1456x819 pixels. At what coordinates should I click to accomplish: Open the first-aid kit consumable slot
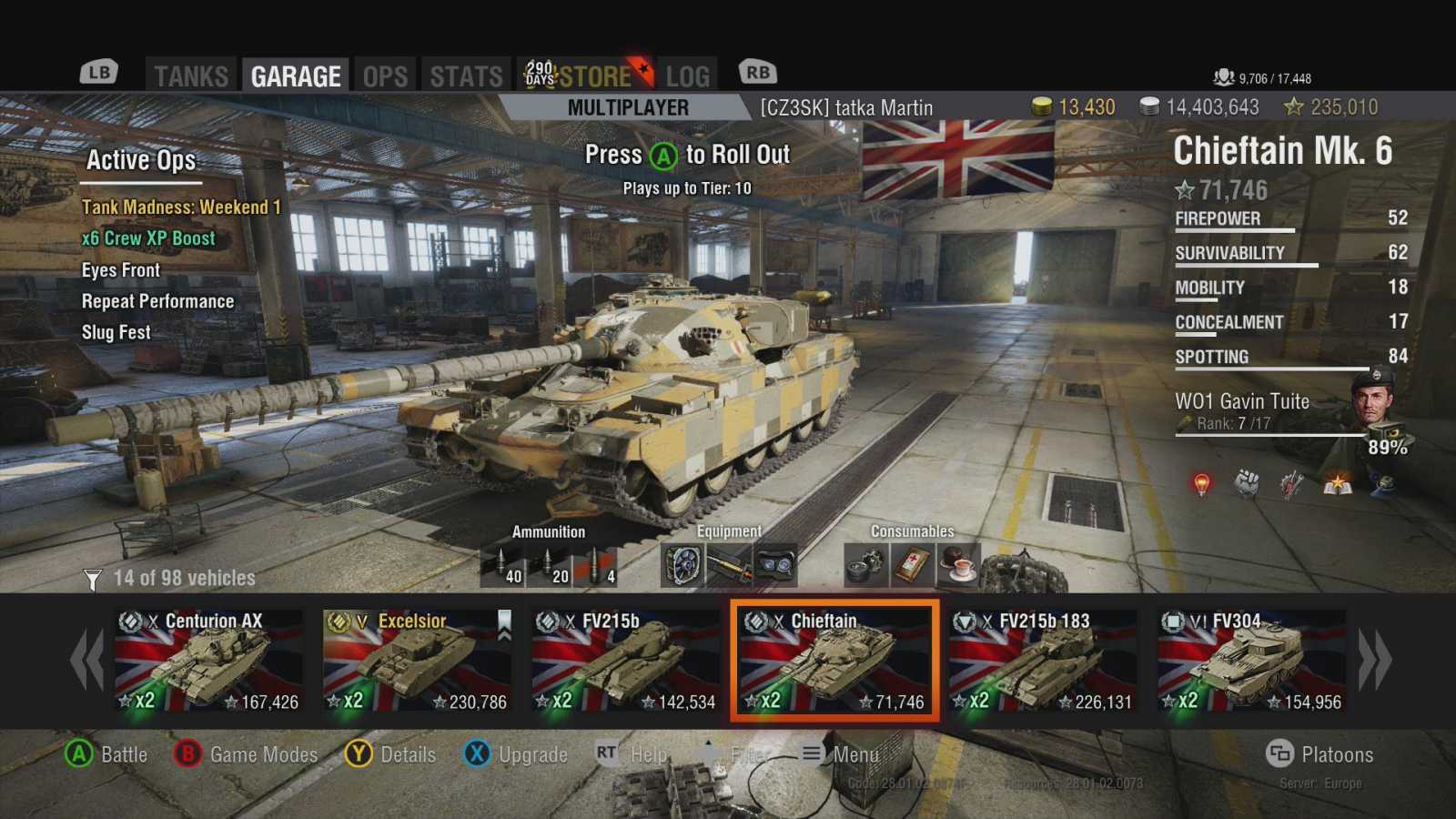coord(913,565)
